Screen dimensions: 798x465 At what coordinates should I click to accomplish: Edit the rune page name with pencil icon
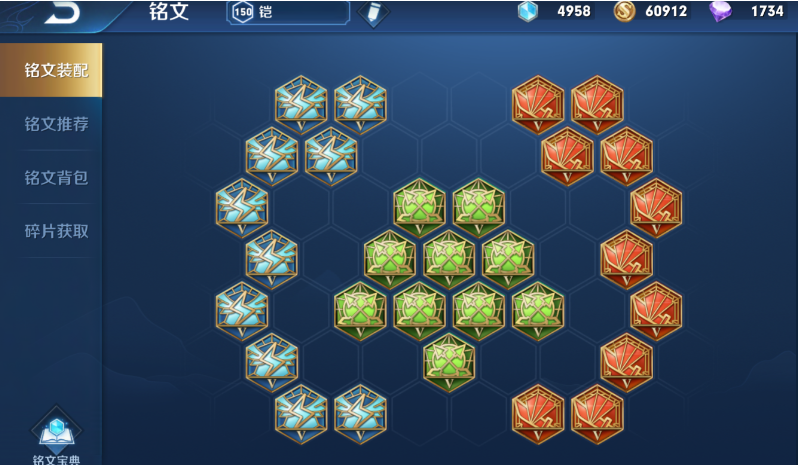coord(373,13)
